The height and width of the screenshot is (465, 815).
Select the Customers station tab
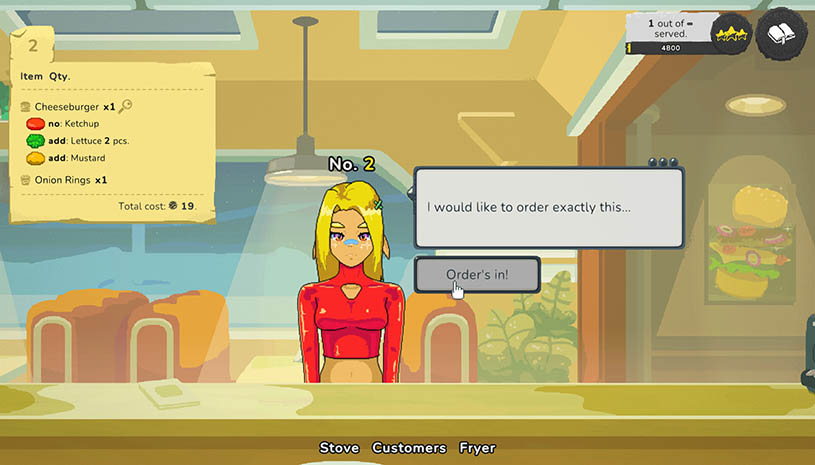[x=409, y=448]
